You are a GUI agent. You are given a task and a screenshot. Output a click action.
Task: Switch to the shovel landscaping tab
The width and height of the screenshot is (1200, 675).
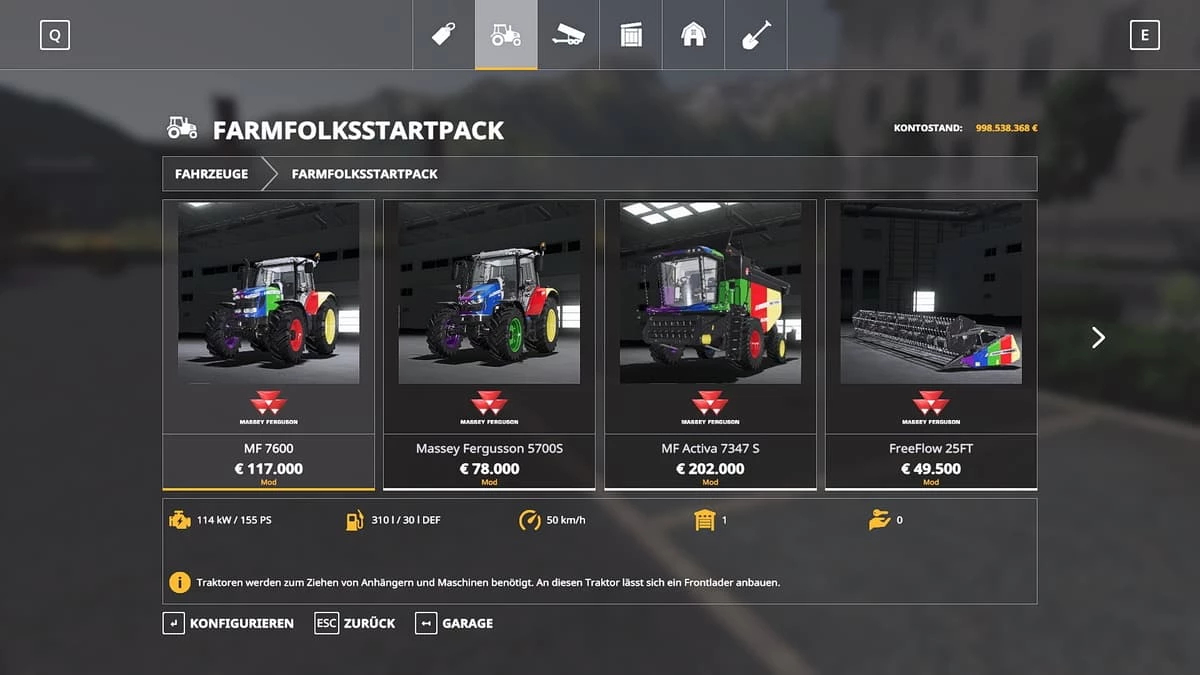755,35
